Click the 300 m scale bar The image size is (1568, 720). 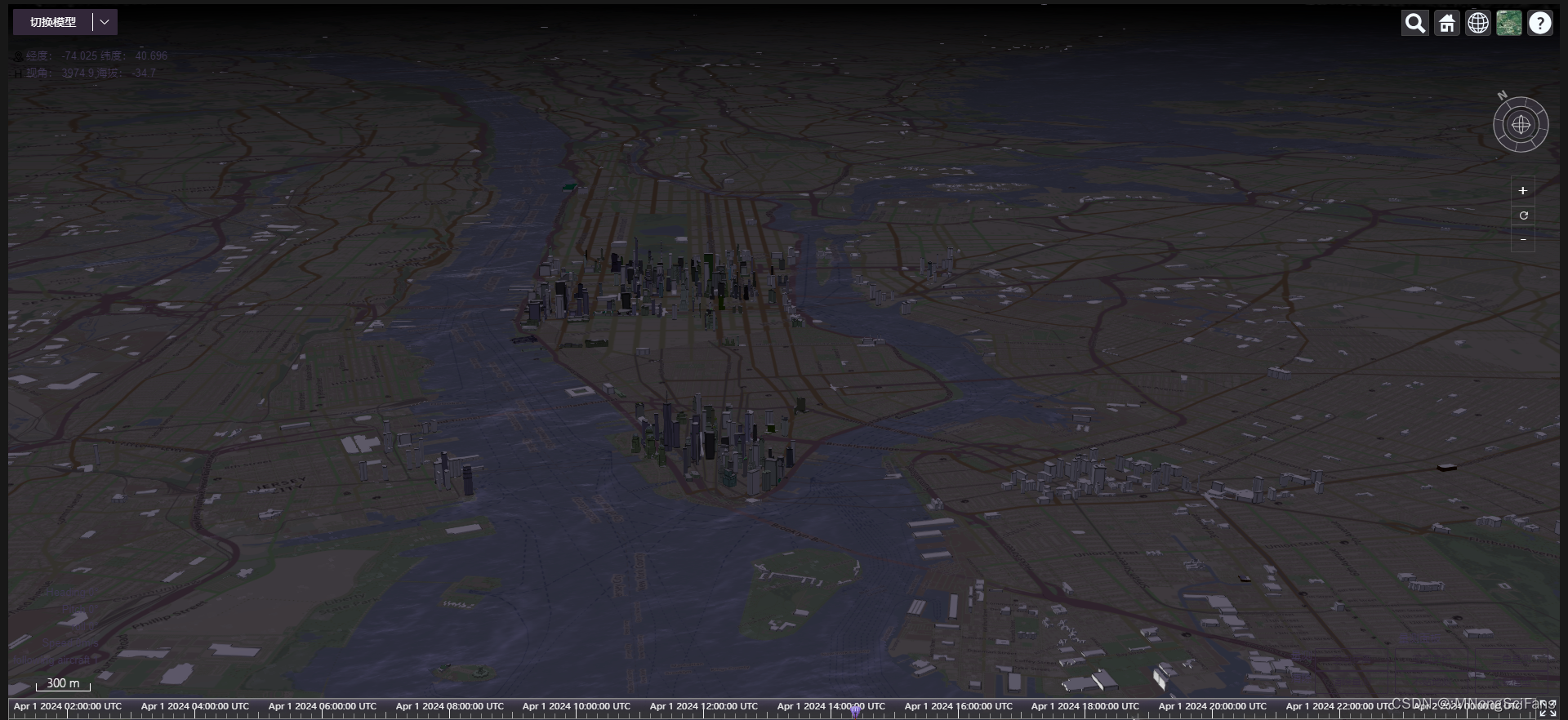[x=62, y=684]
